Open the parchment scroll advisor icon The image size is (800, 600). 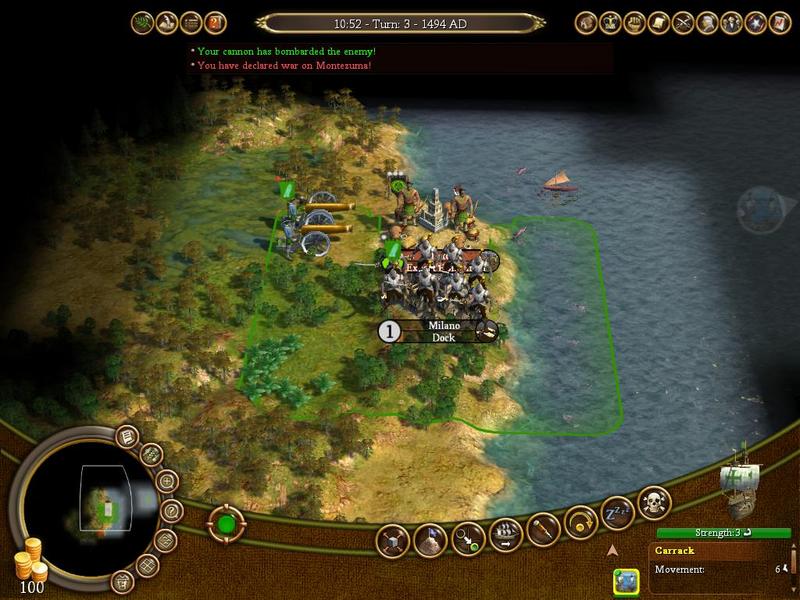660,21
